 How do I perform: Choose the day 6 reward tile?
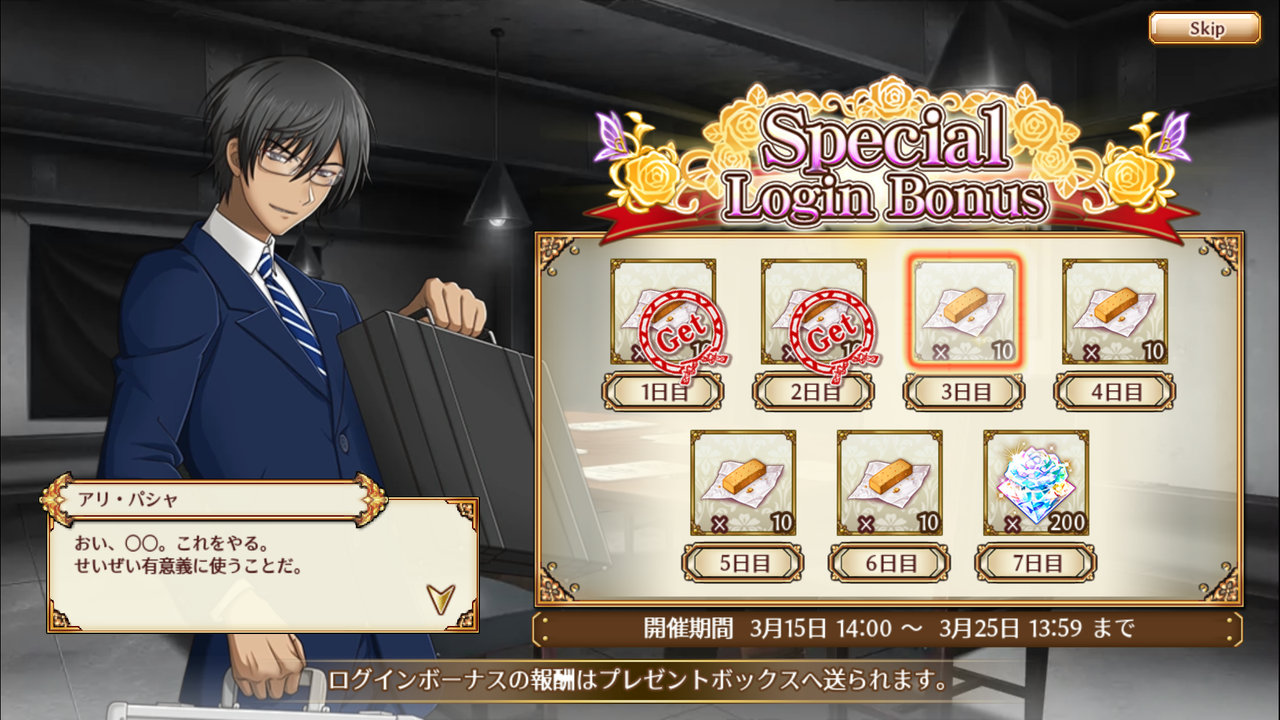click(889, 482)
